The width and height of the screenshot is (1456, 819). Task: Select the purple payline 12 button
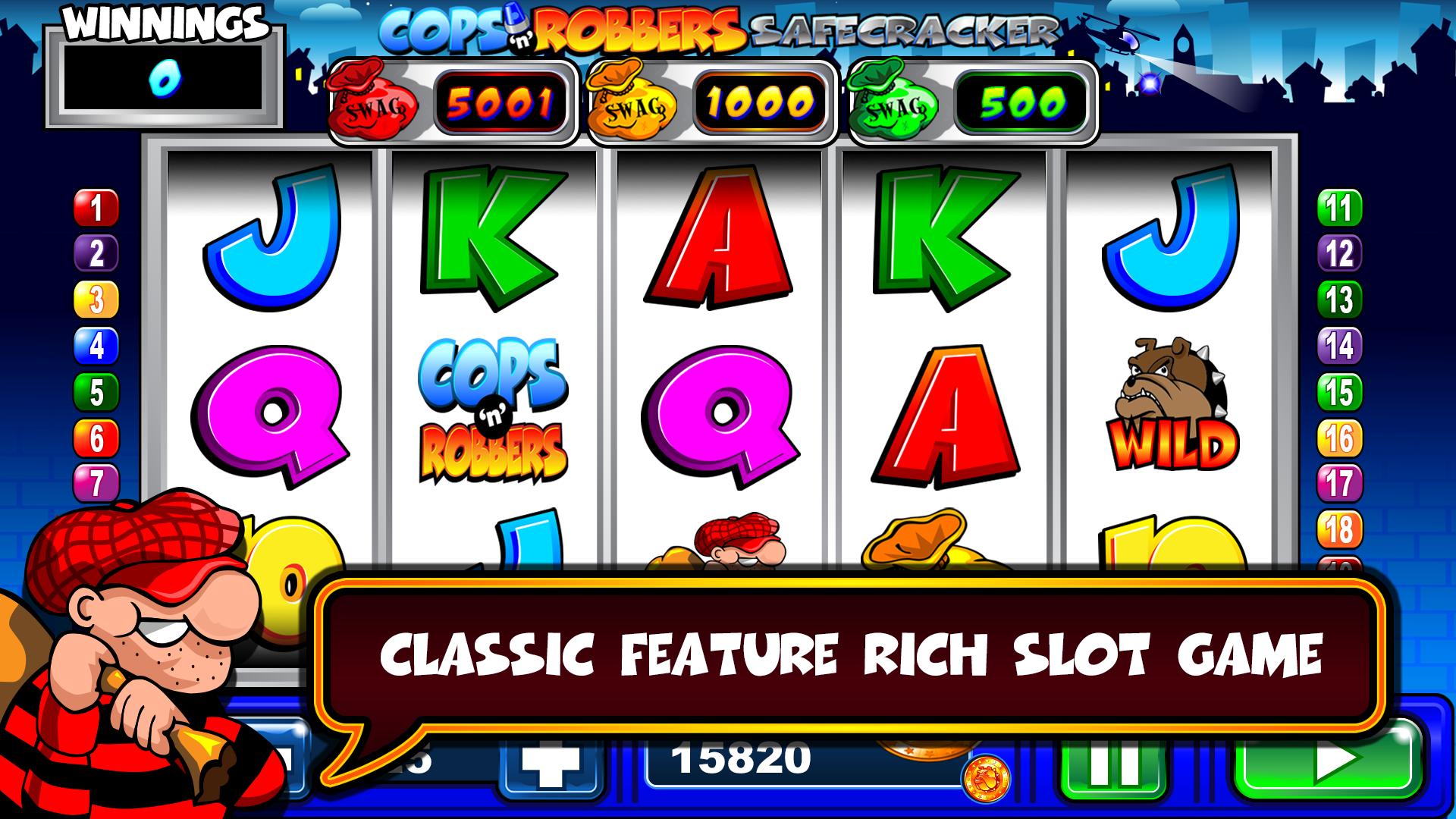1339,253
